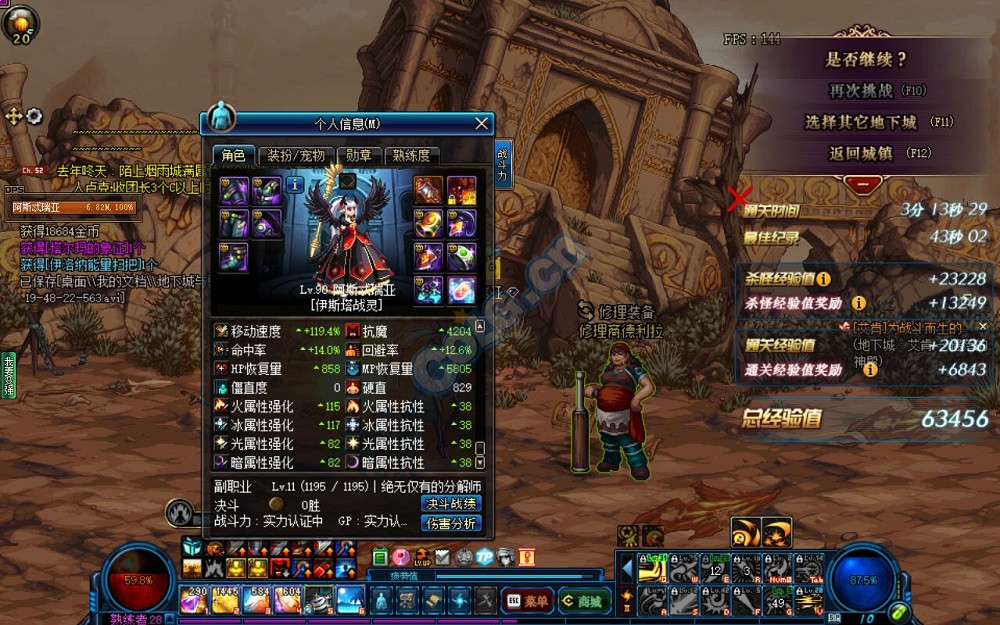Image resolution: width=1000 pixels, height=625 pixels.
Task: Click the gear icon near the top-left
Action: click(x=34, y=116)
